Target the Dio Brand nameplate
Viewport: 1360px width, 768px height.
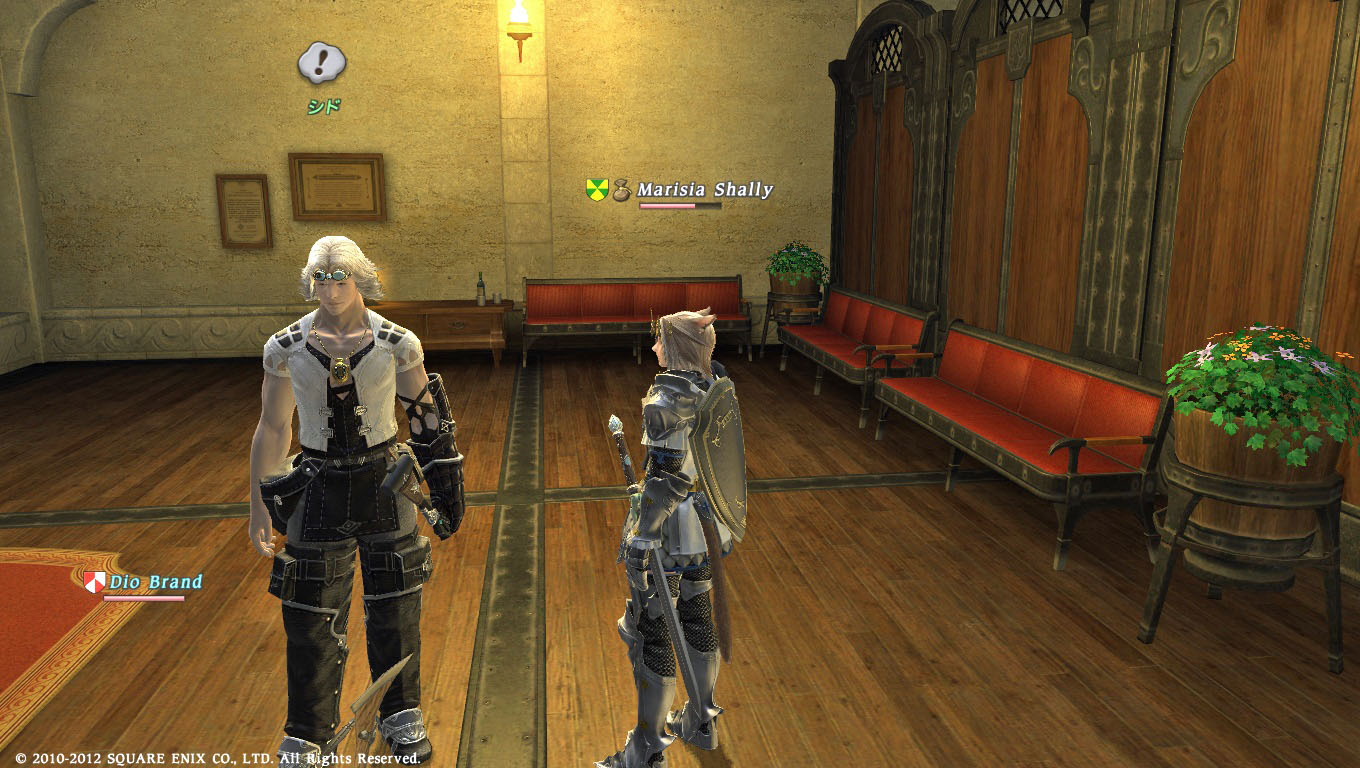pyautogui.click(x=155, y=582)
